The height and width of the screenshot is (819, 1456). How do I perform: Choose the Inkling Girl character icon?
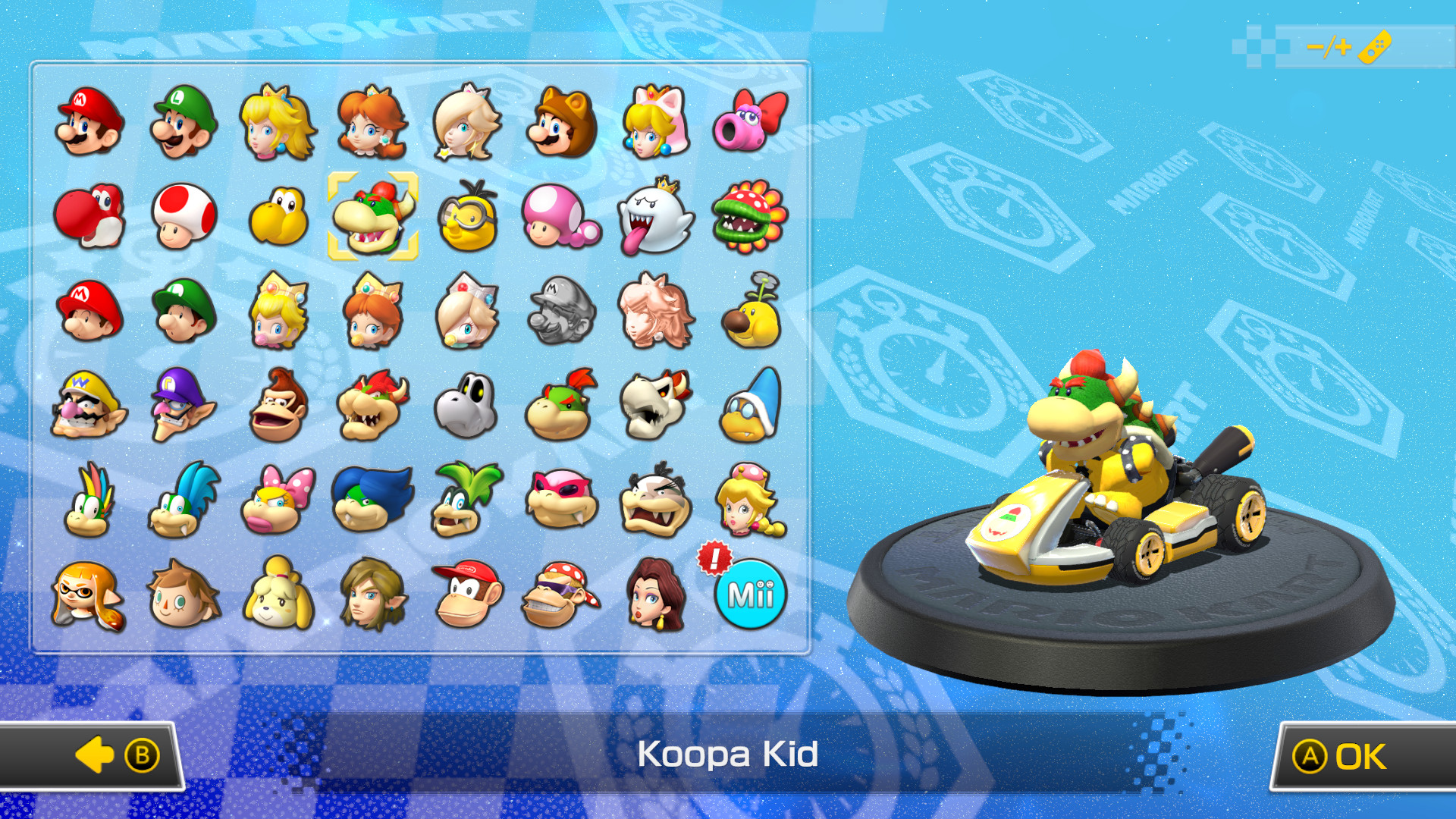point(89,593)
